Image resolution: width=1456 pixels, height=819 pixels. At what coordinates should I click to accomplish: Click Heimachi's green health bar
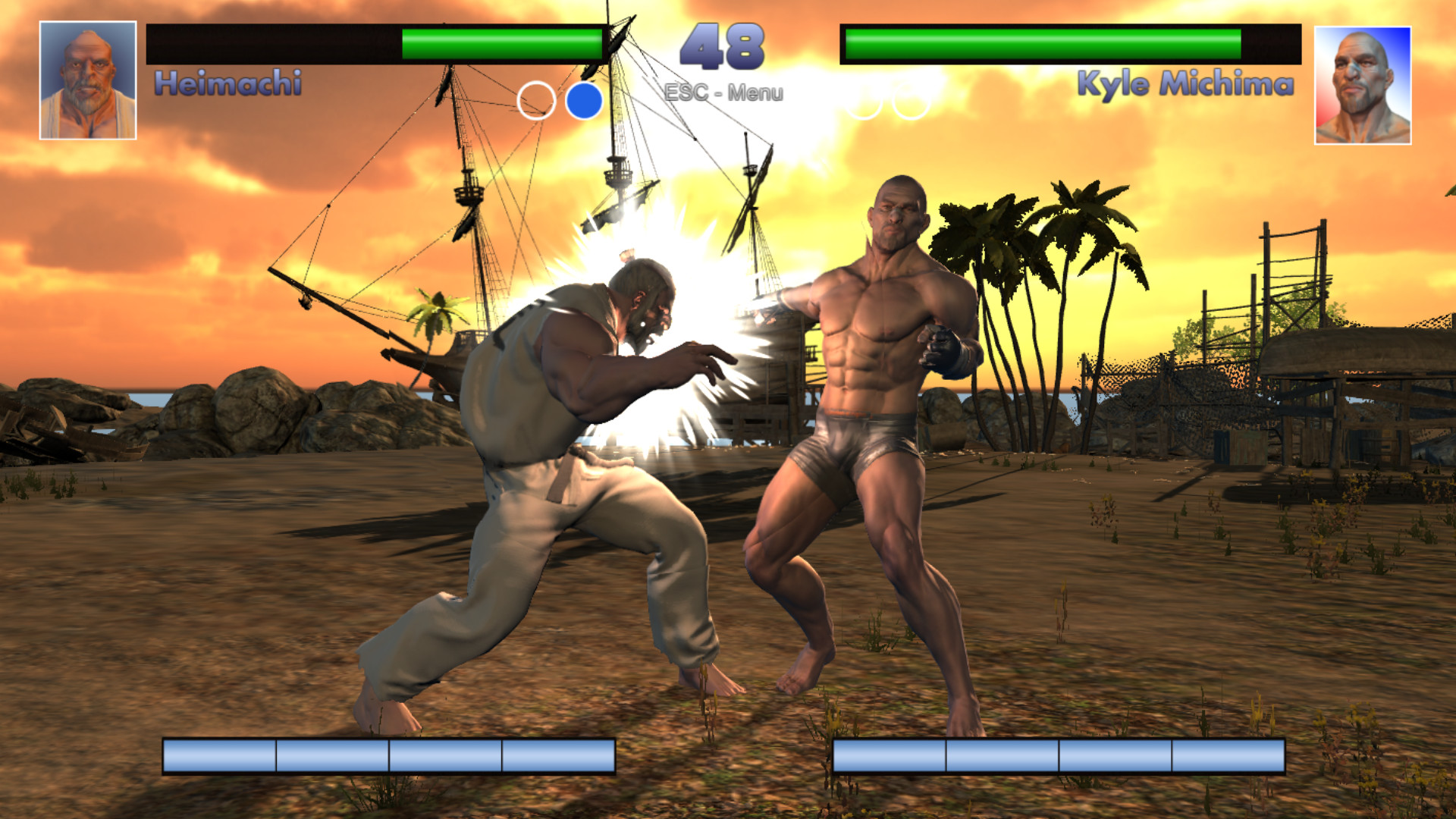500,42
